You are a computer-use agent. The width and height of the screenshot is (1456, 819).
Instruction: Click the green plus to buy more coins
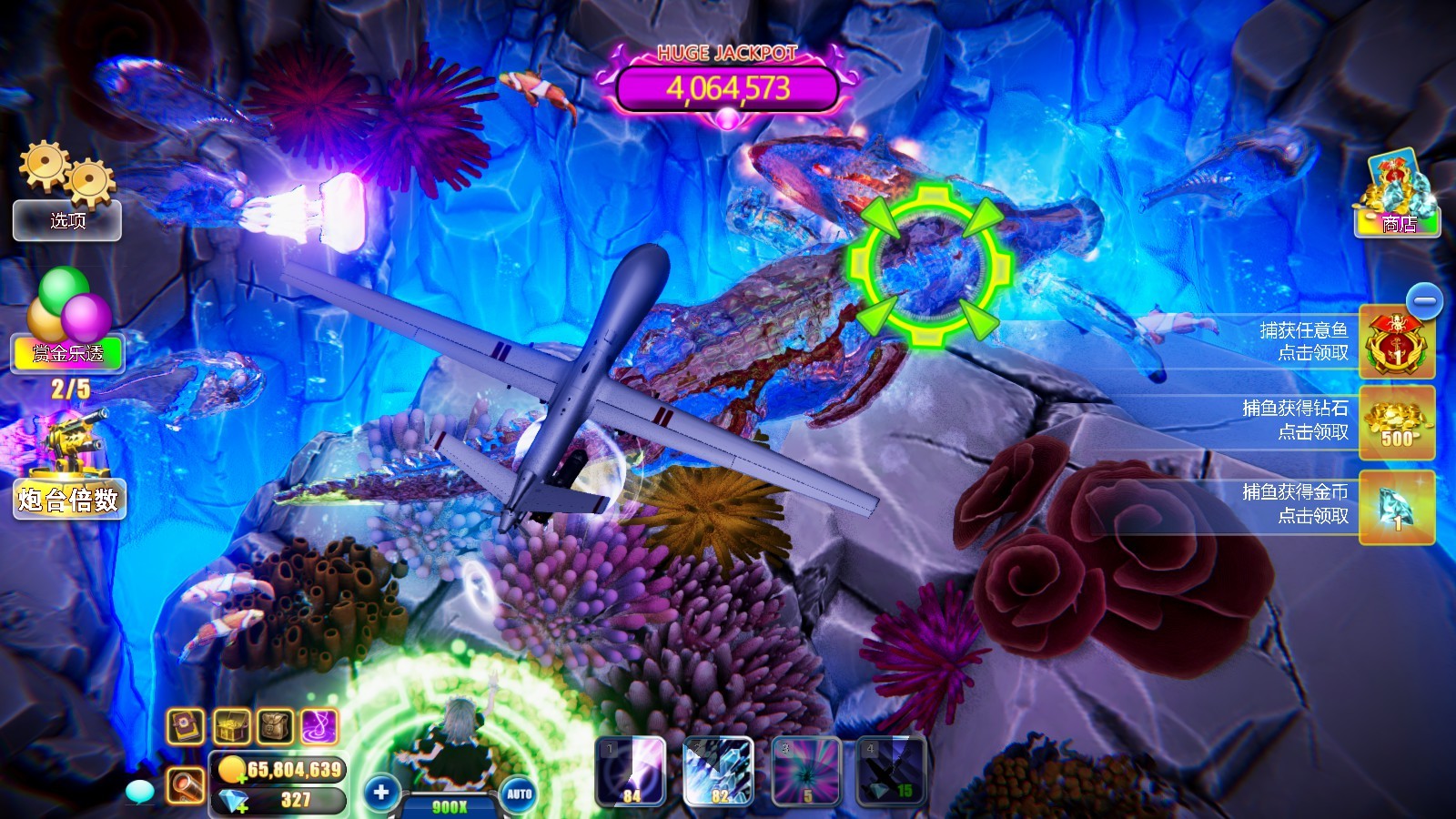pyautogui.click(x=241, y=779)
